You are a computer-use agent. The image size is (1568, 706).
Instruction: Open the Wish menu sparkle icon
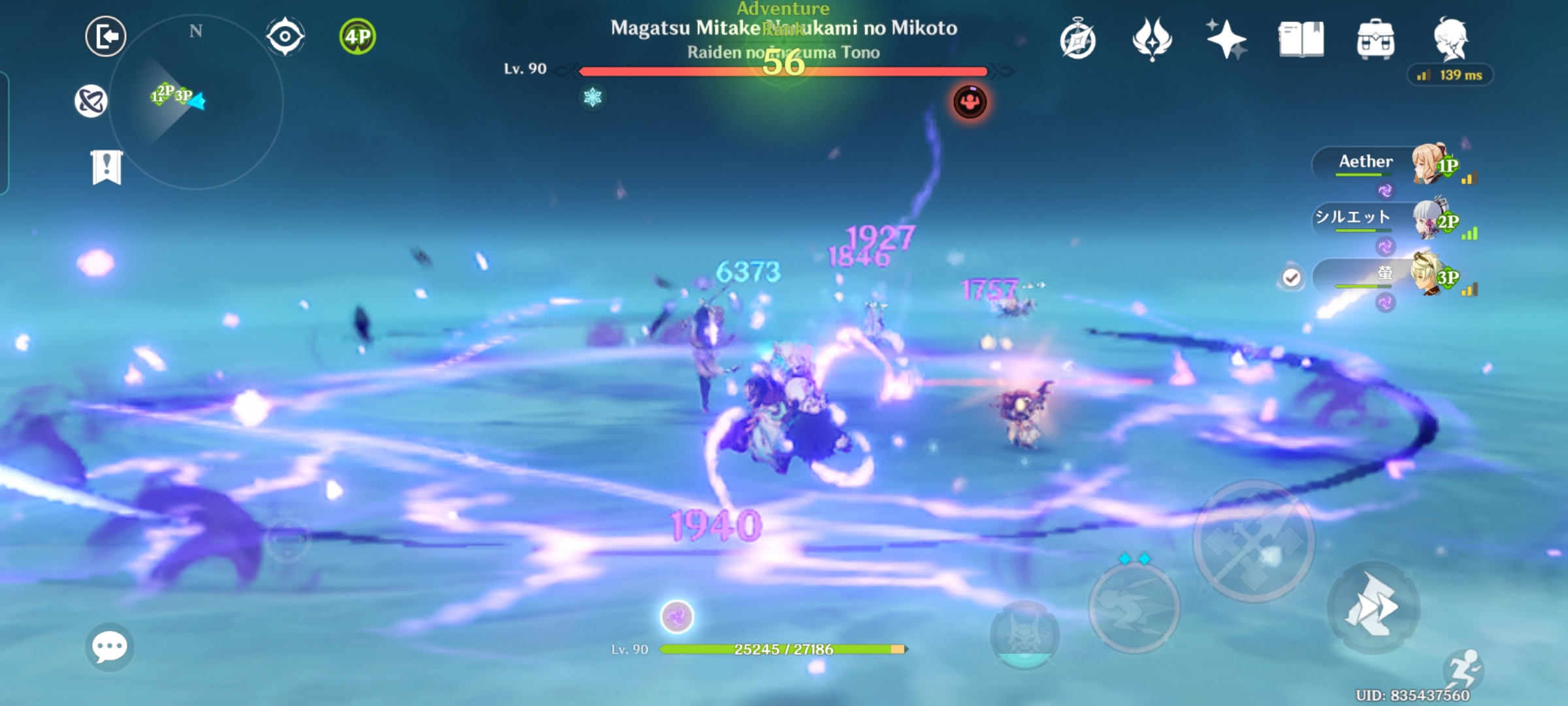point(1228,39)
